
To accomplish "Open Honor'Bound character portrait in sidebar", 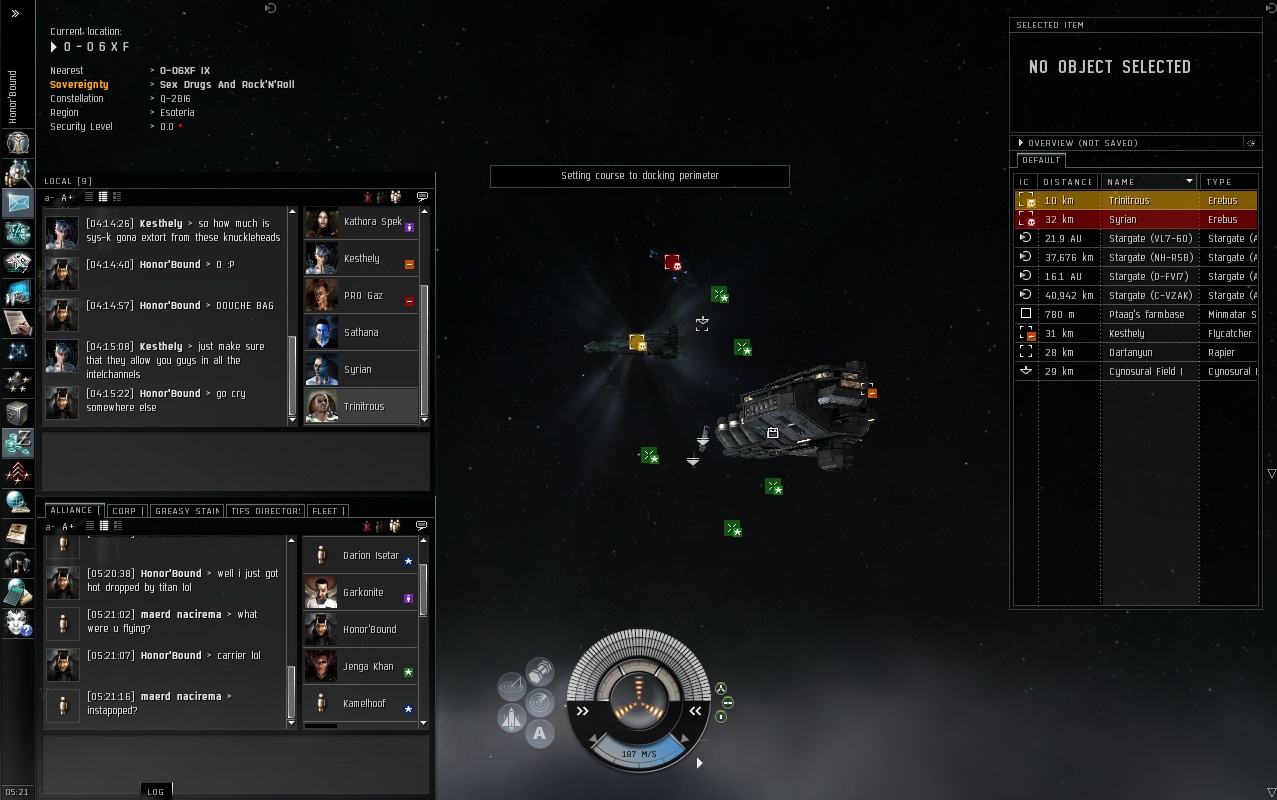I will 18,143.
